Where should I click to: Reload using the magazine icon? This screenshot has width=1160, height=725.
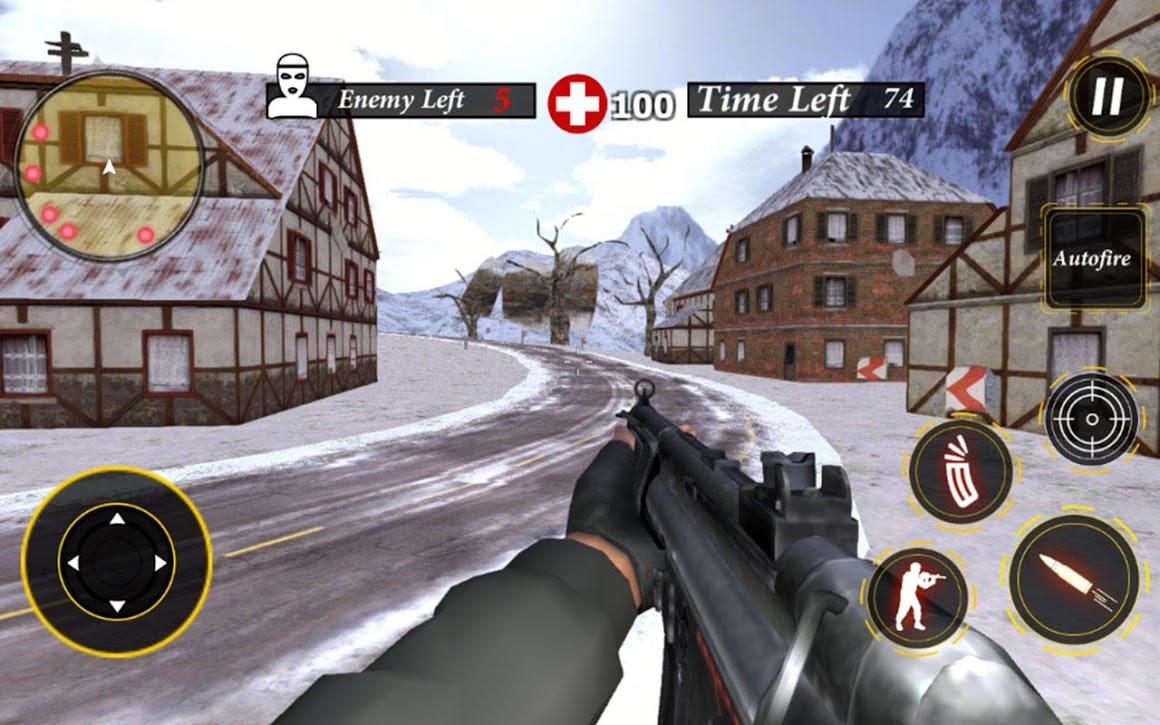961,472
